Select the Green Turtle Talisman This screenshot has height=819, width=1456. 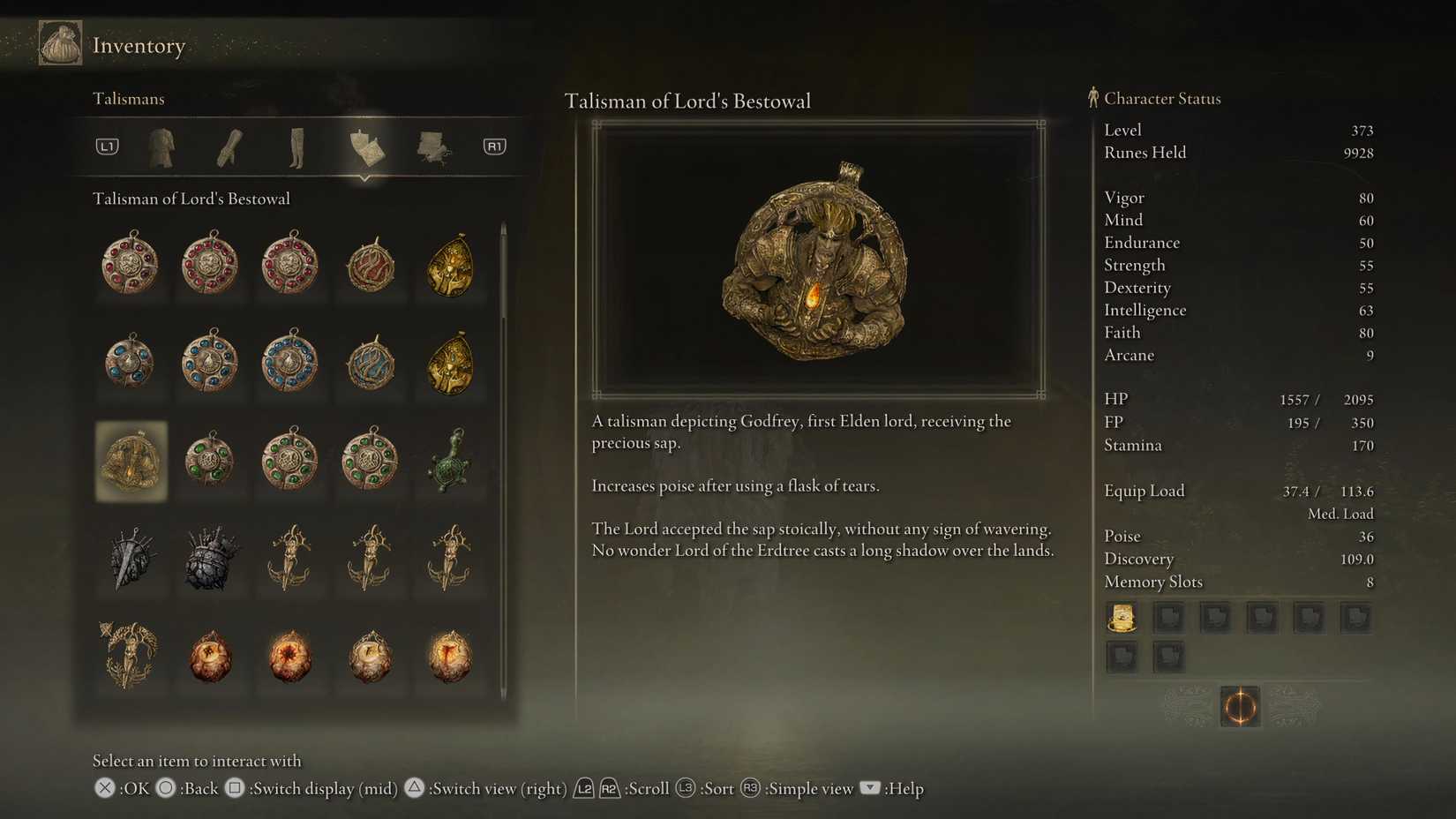[448, 459]
